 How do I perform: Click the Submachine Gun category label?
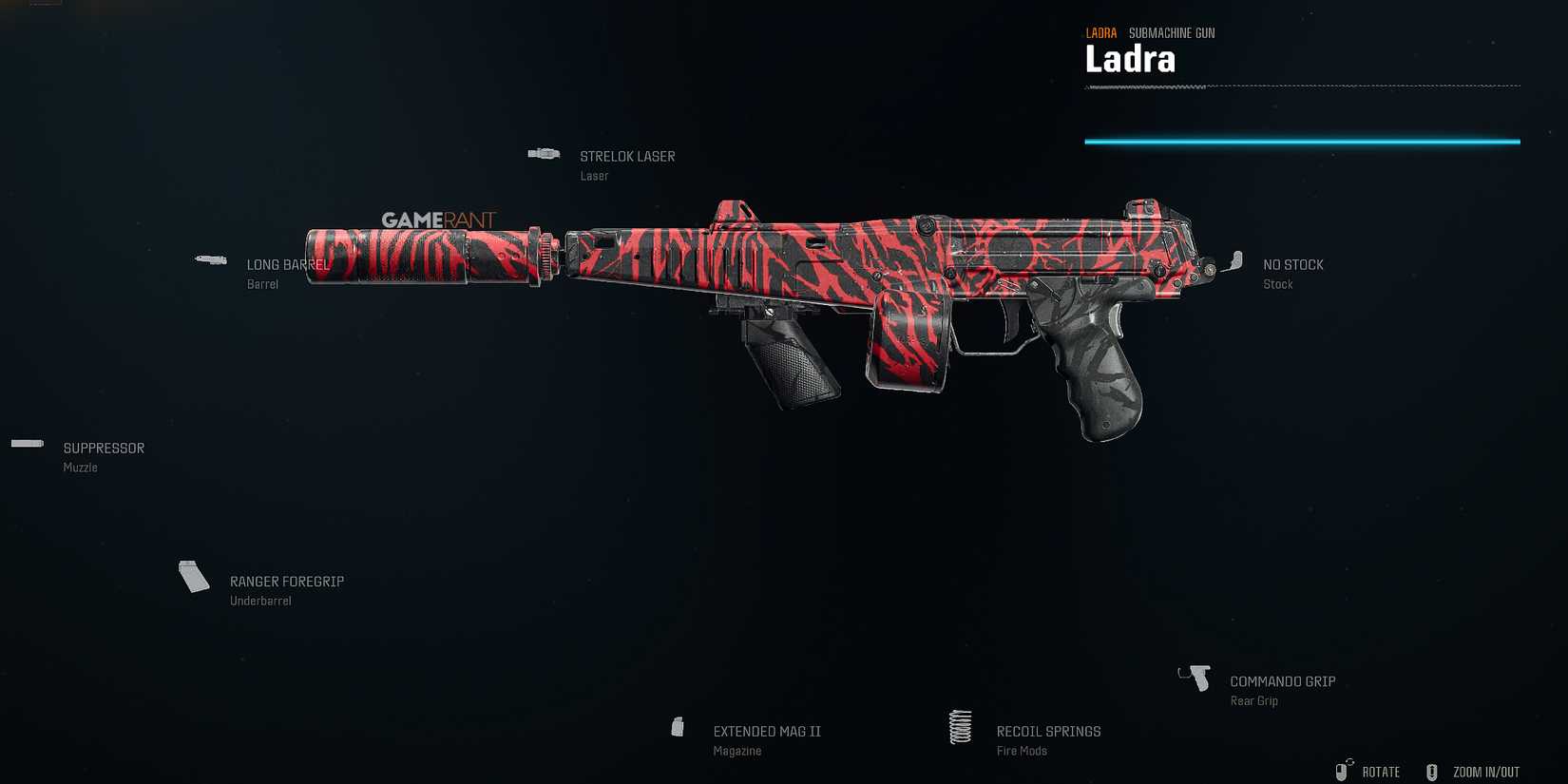[1173, 31]
